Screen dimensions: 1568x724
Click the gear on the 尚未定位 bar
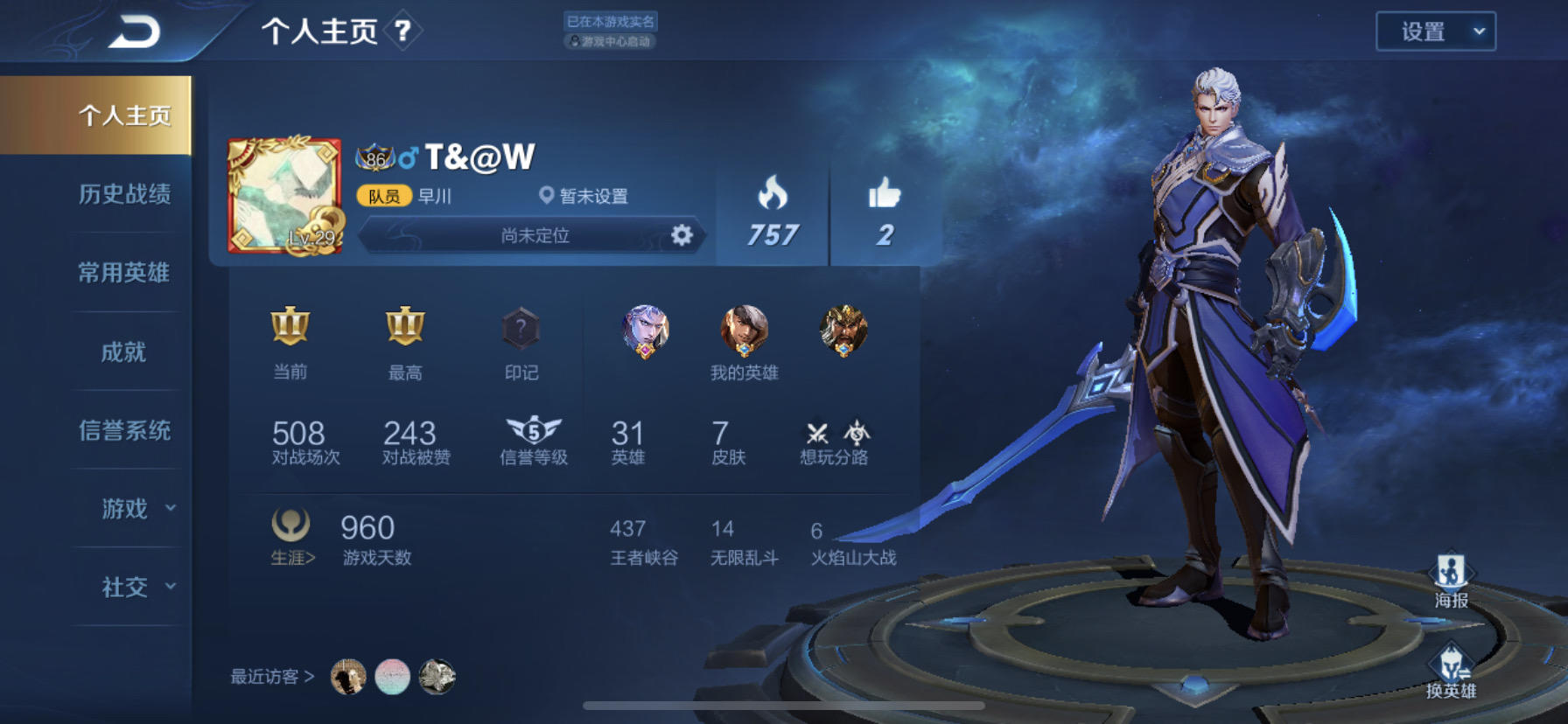[x=682, y=235]
